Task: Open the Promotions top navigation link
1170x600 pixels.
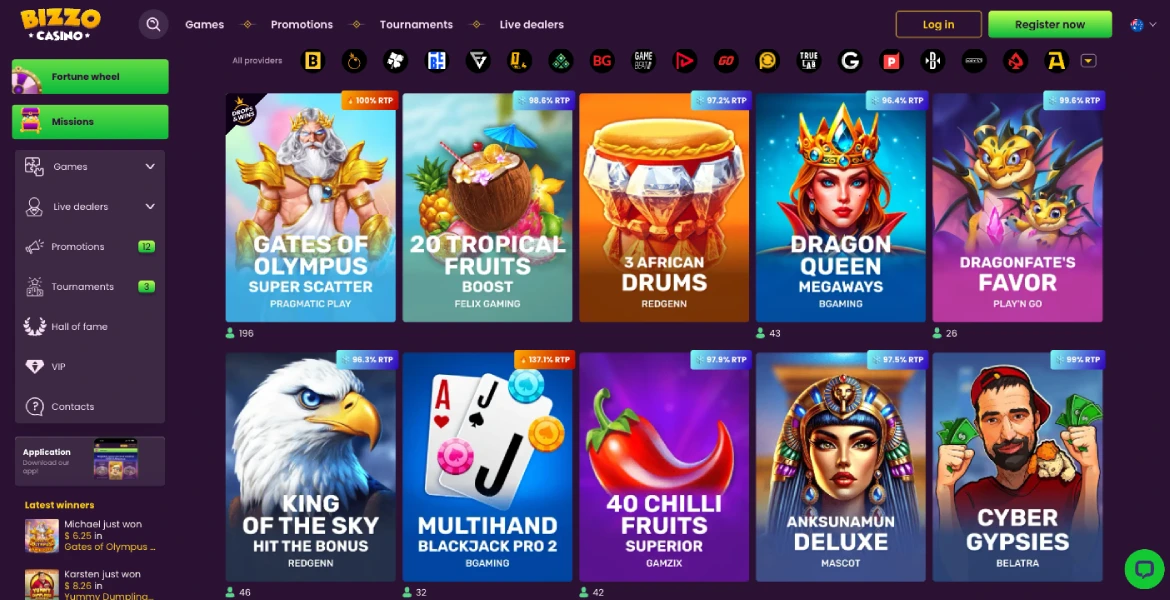Action: click(x=301, y=24)
